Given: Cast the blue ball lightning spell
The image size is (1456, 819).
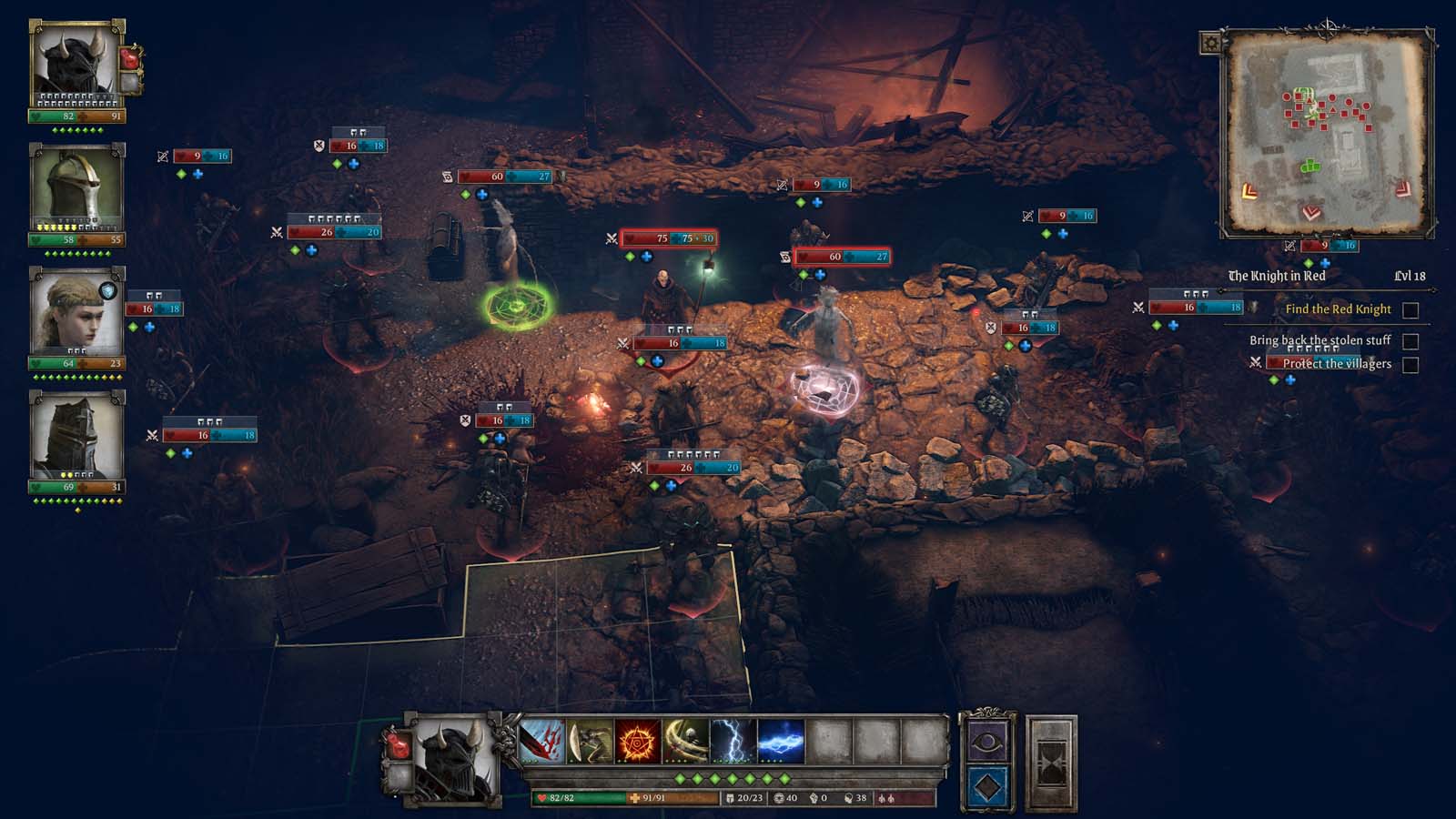Looking at the screenshot, I should (781, 741).
